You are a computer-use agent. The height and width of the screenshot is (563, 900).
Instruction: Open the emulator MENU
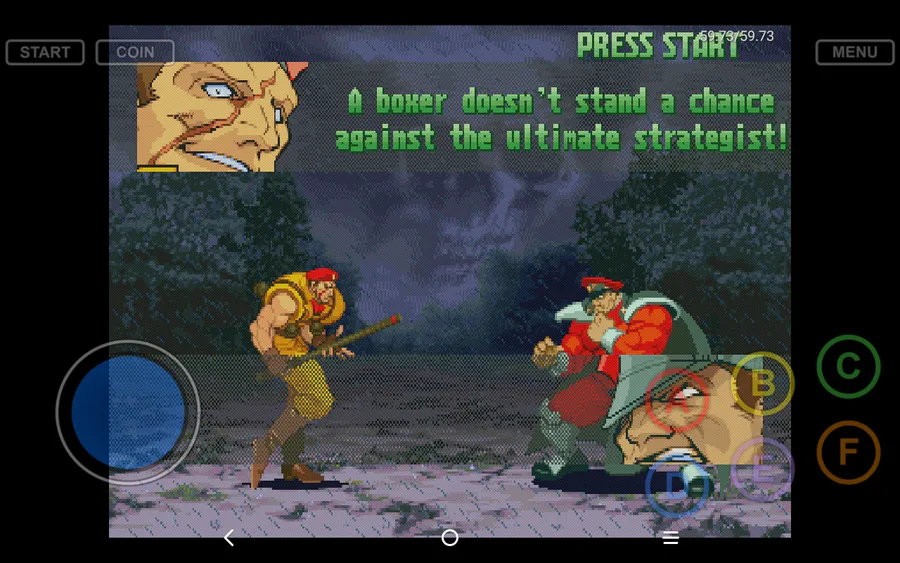pos(854,52)
